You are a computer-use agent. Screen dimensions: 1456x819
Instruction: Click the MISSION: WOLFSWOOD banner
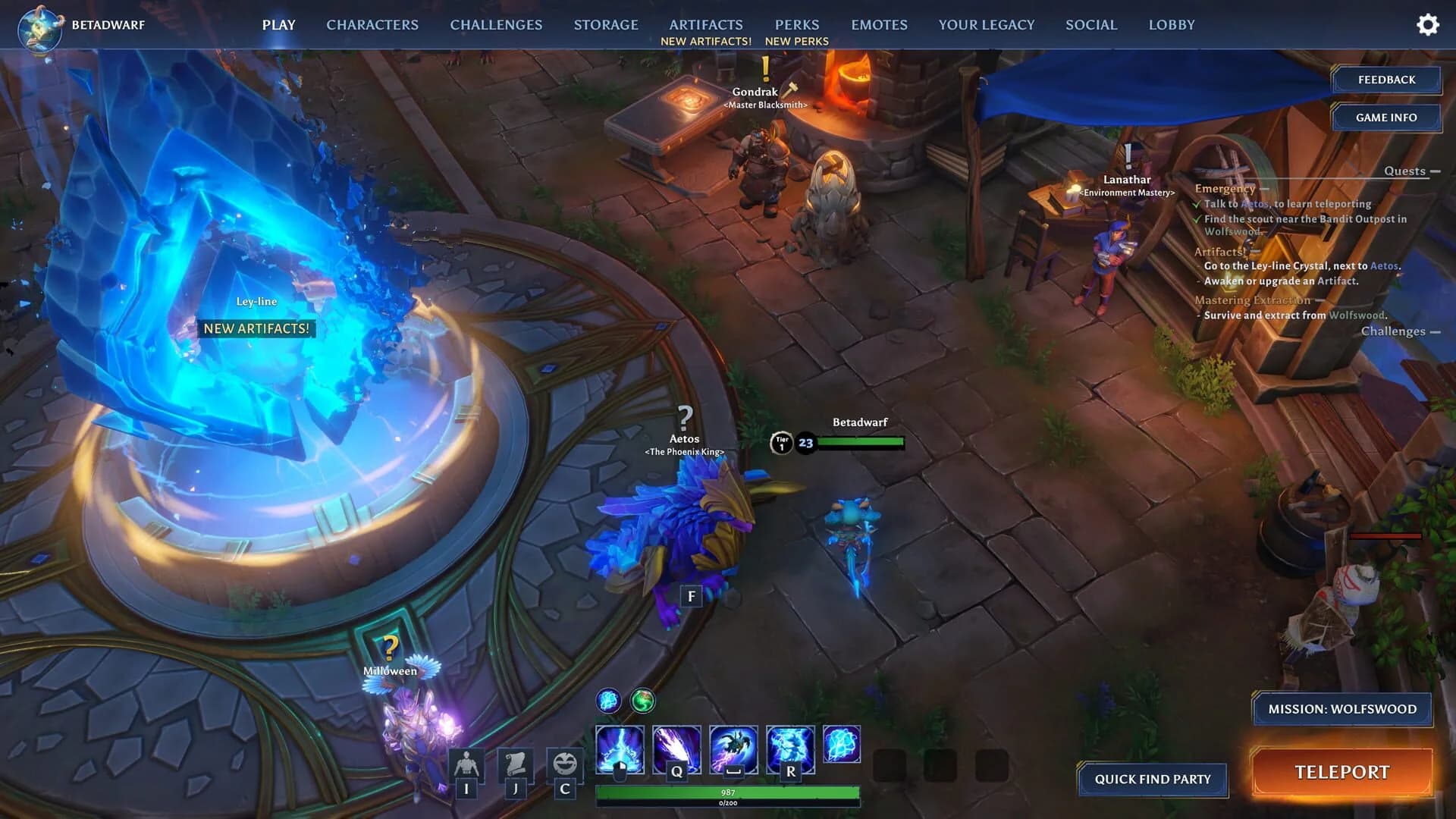point(1342,709)
